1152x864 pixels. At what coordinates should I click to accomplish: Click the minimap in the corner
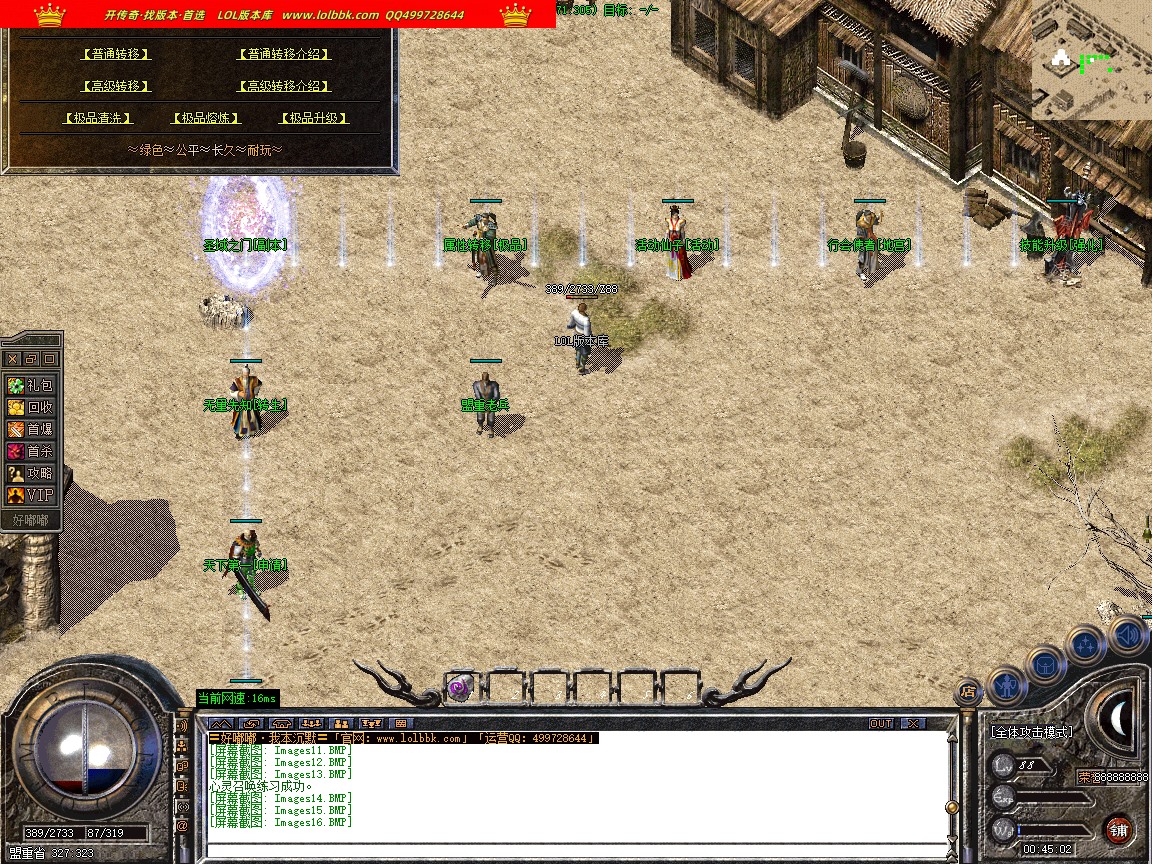[x=1091, y=60]
